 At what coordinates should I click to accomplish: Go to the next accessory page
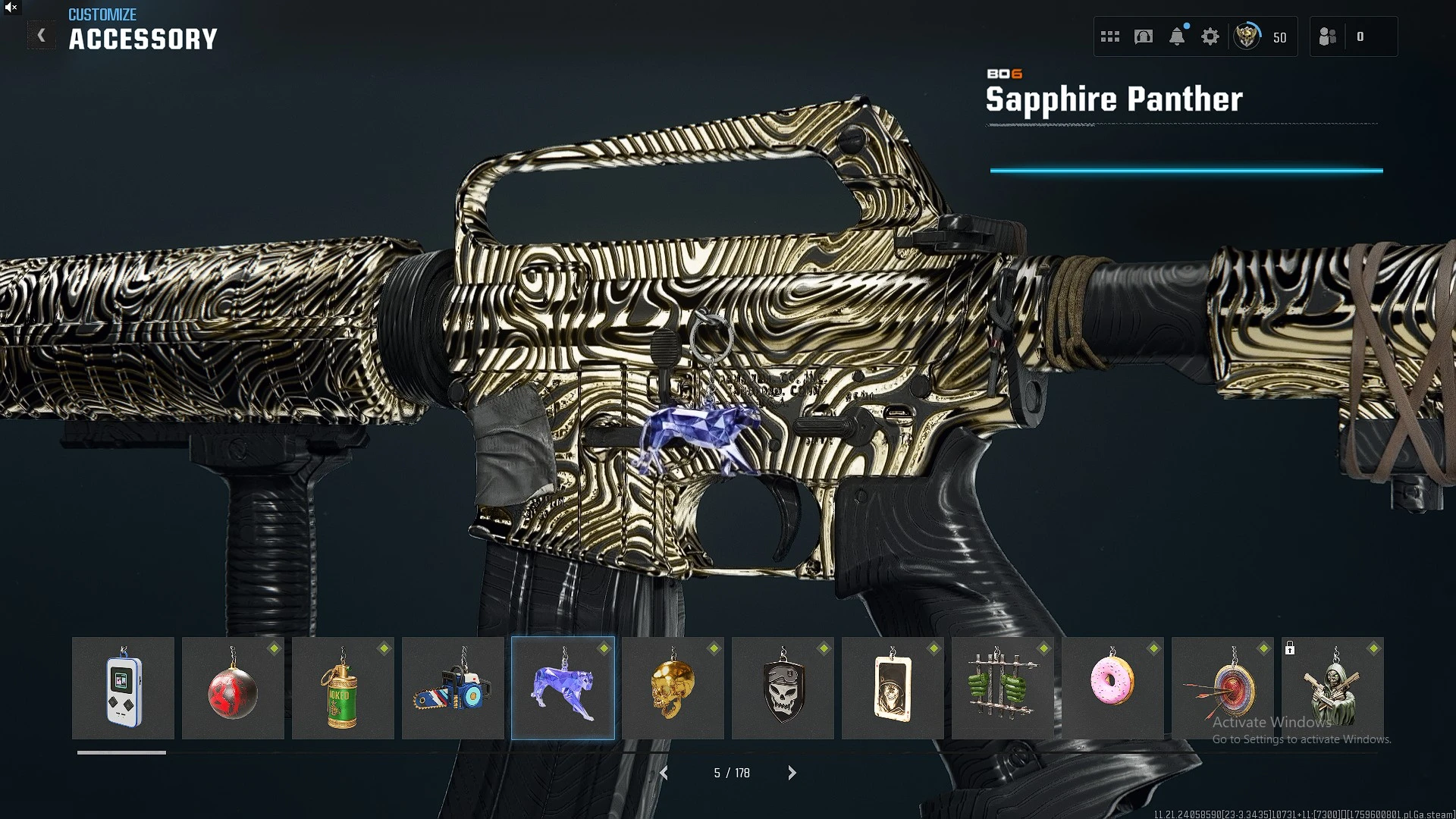(792, 773)
